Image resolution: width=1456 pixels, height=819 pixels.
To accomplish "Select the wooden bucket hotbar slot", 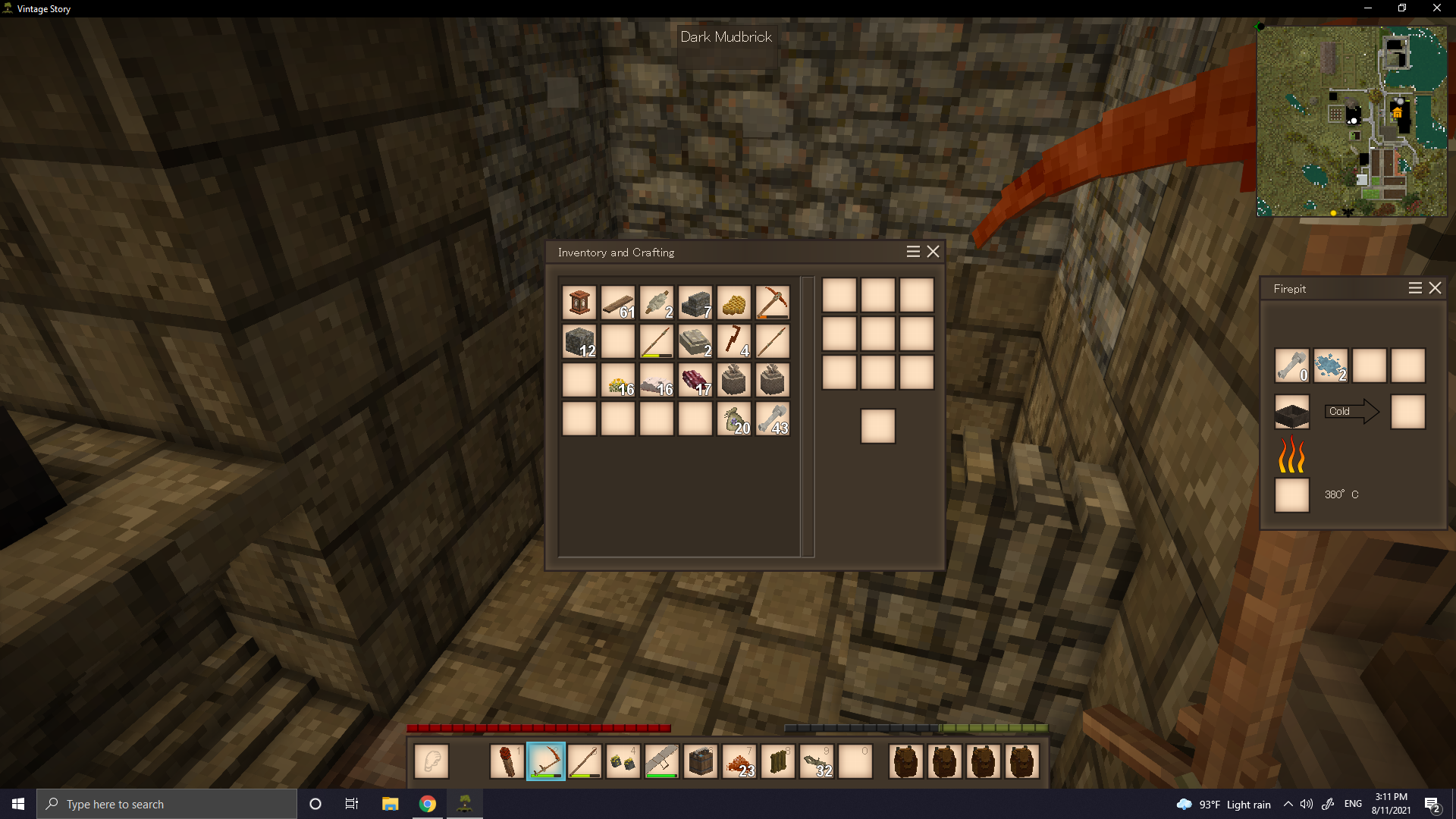I will 700,761.
